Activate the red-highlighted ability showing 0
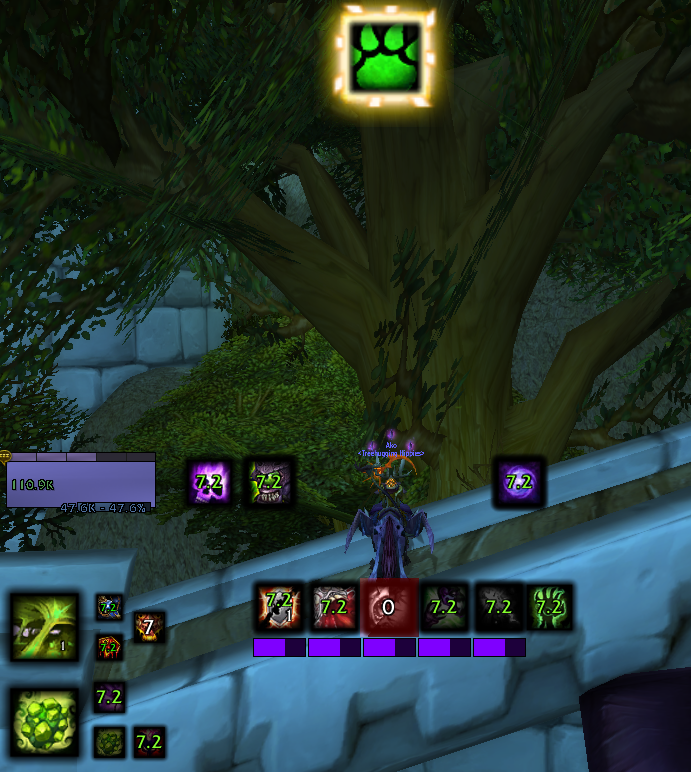The image size is (691, 772). (x=388, y=607)
